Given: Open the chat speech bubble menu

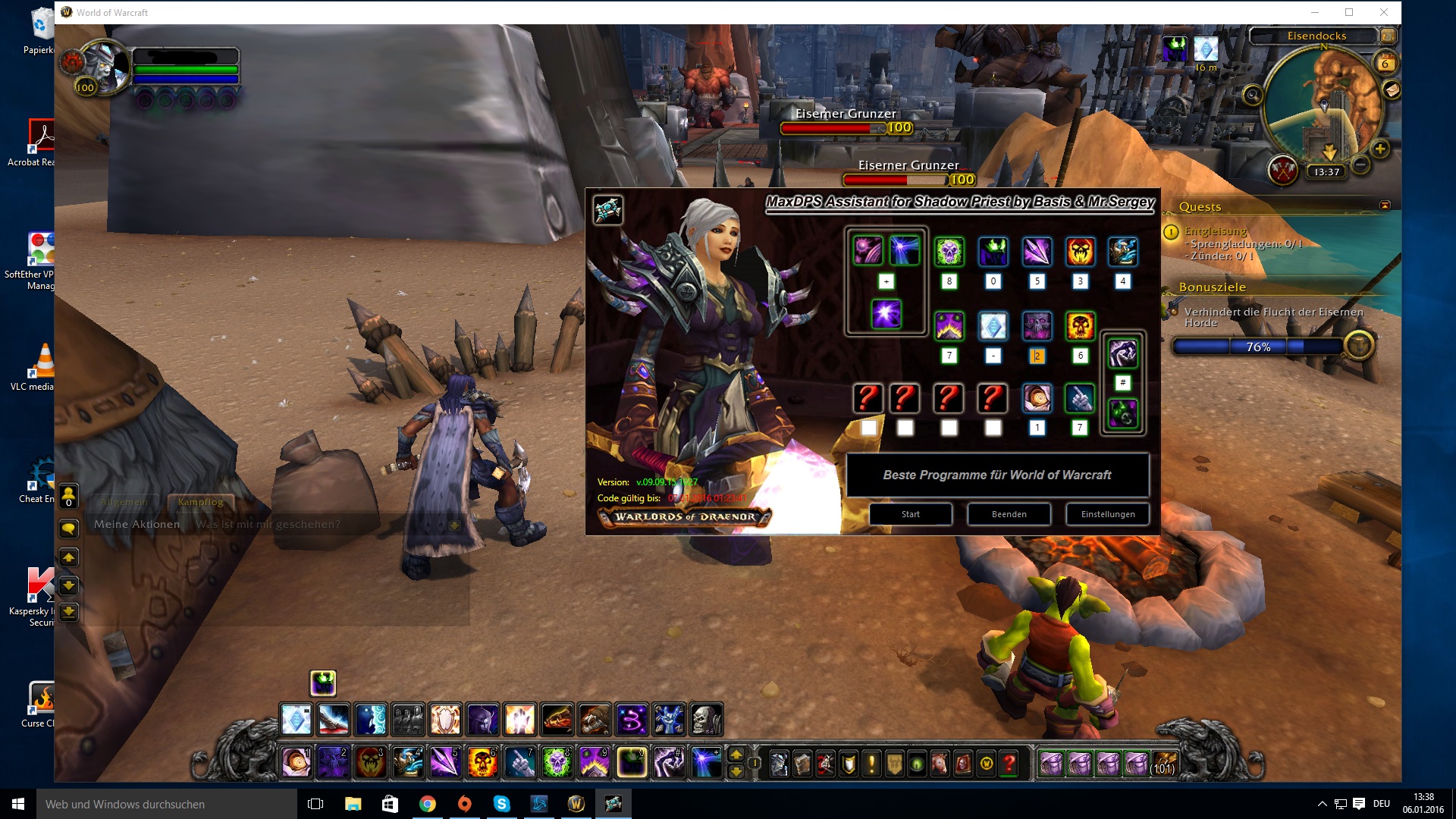Looking at the screenshot, I should tap(68, 529).
